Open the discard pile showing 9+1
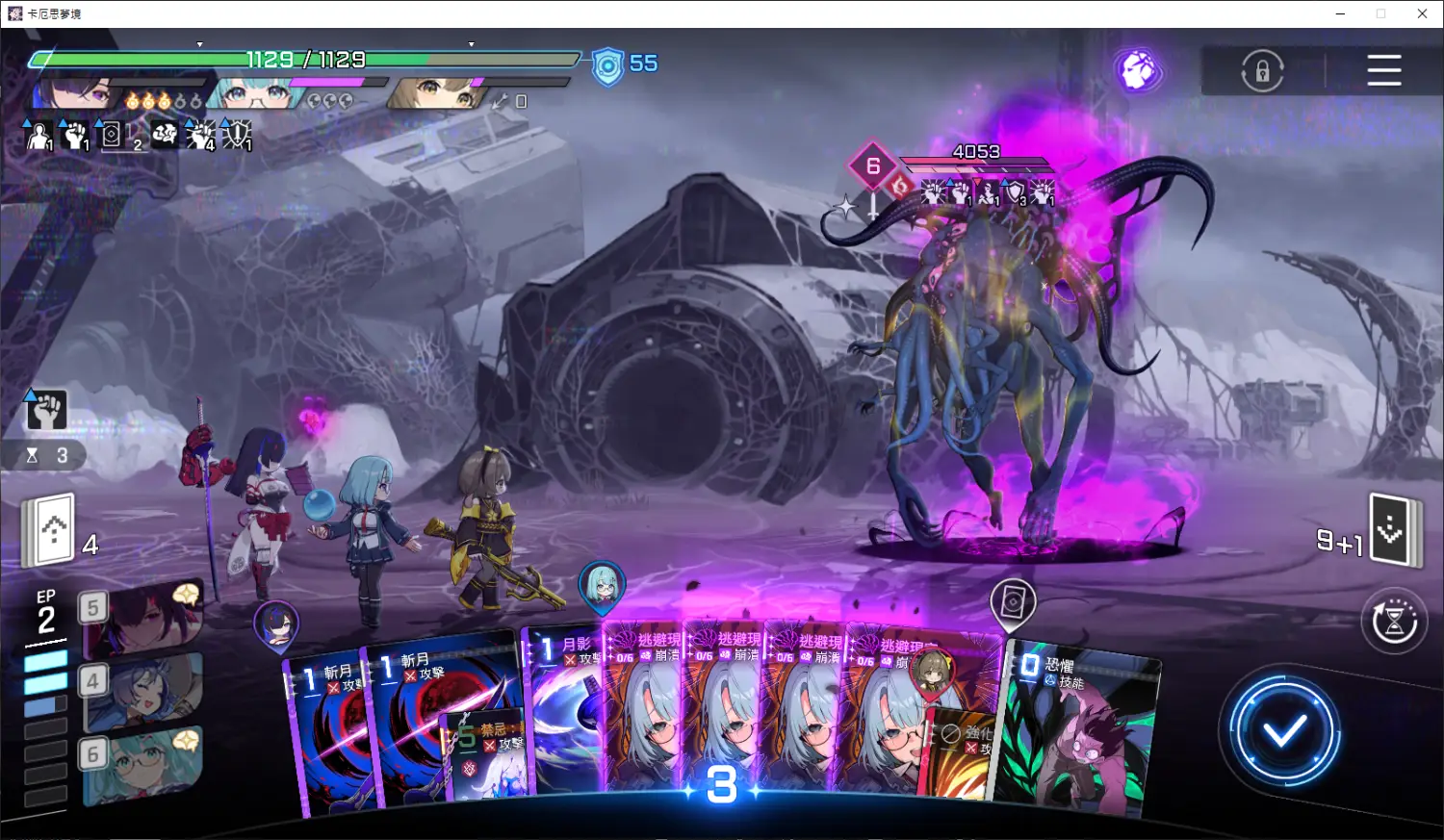 coord(1392,530)
